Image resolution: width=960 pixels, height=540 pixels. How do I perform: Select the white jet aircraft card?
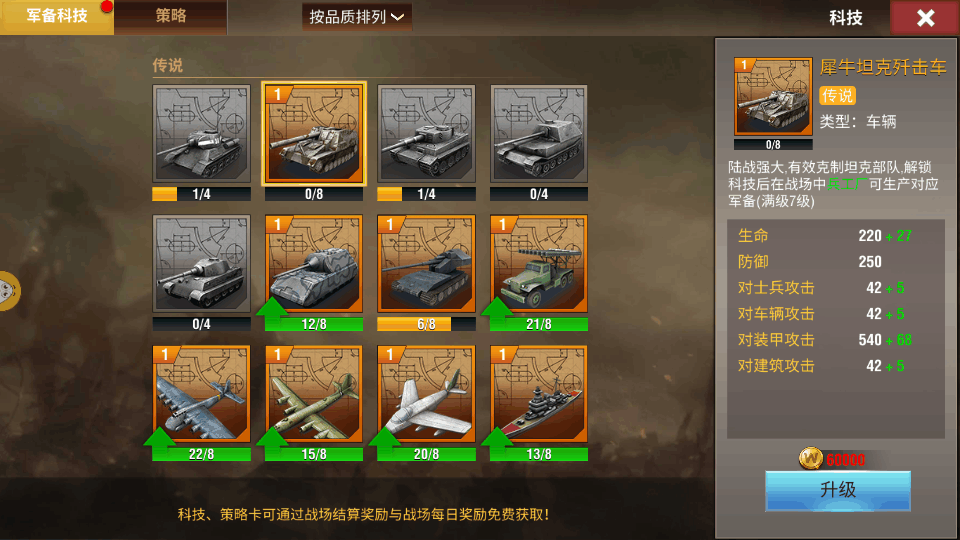(x=426, y=395)
